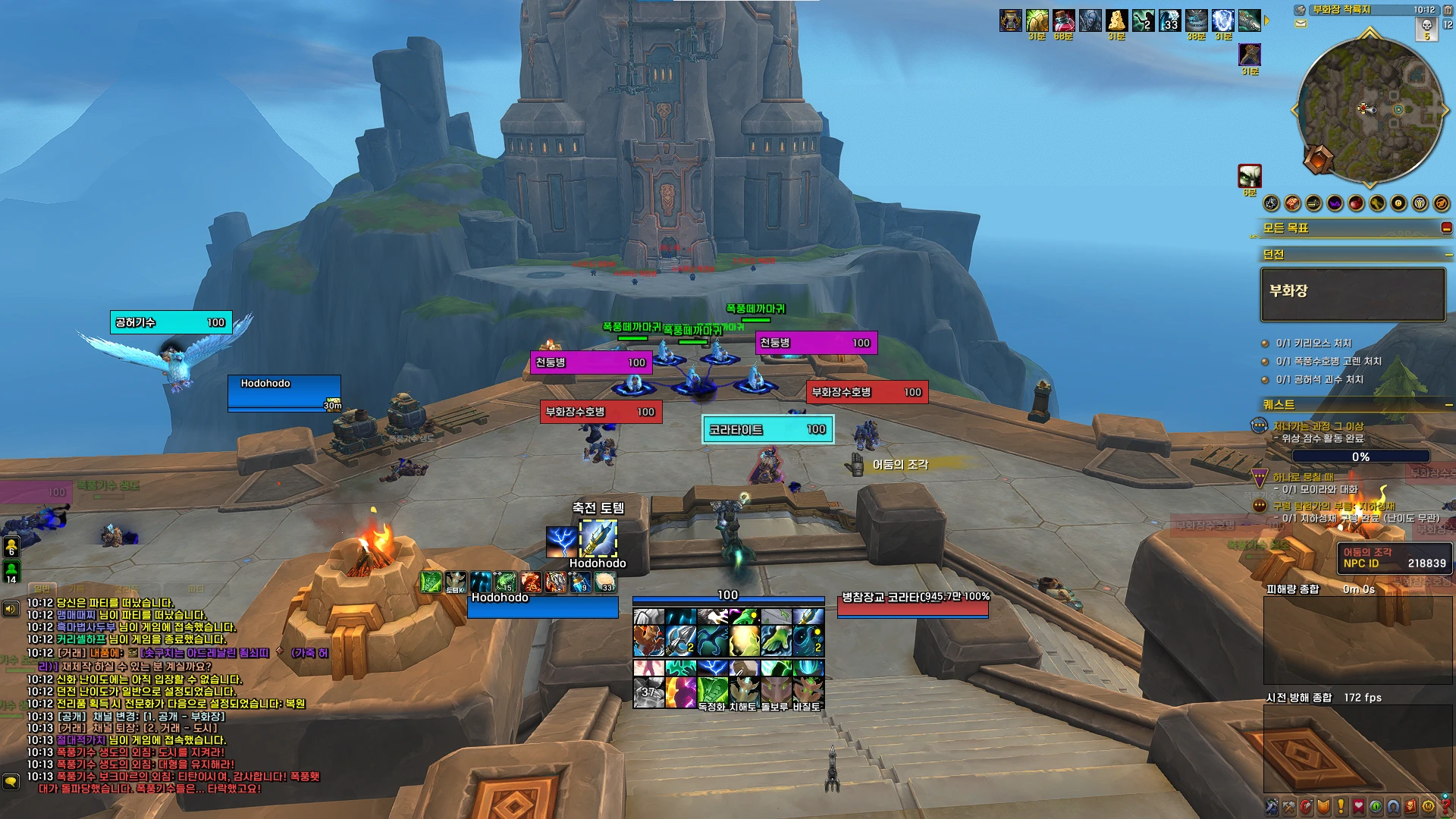Open the quest log exclamation mark button
Image resolution: width=1456 pixels, height=819 pixels.
pyautogui.click(x=1340, y=806)
